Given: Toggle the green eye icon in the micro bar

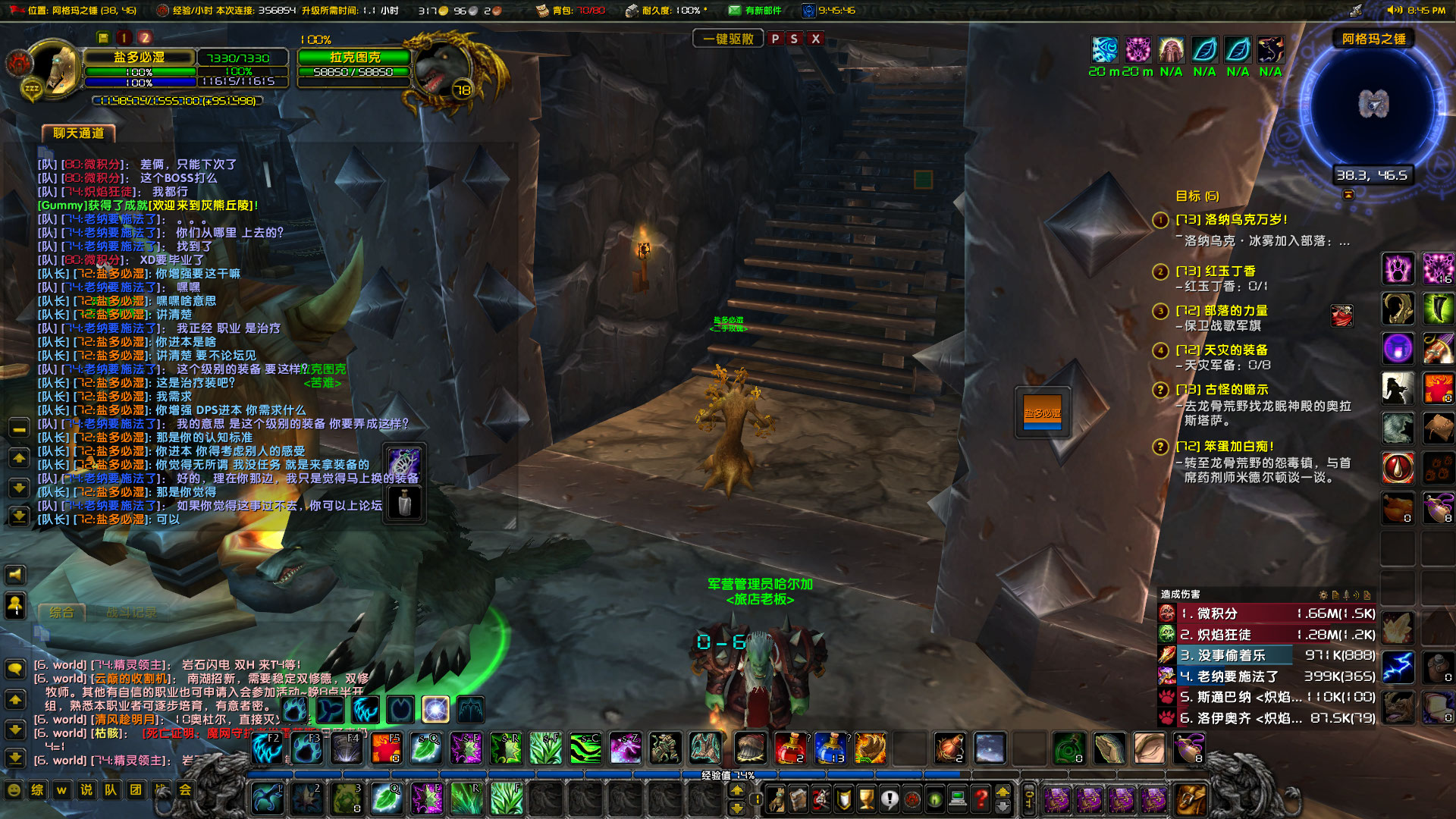Looking at the screenshot, I should coord(934,799).
